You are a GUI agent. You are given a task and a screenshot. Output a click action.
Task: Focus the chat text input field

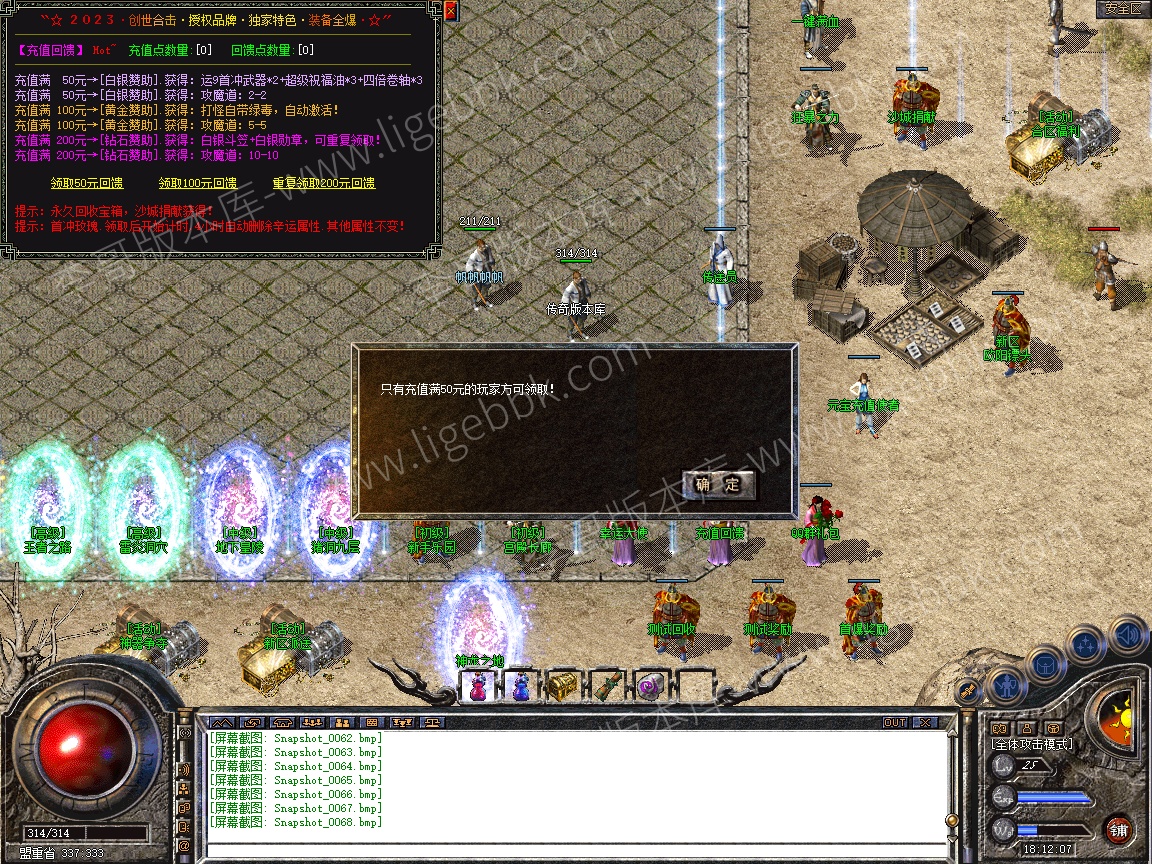[x=575, y=852]
